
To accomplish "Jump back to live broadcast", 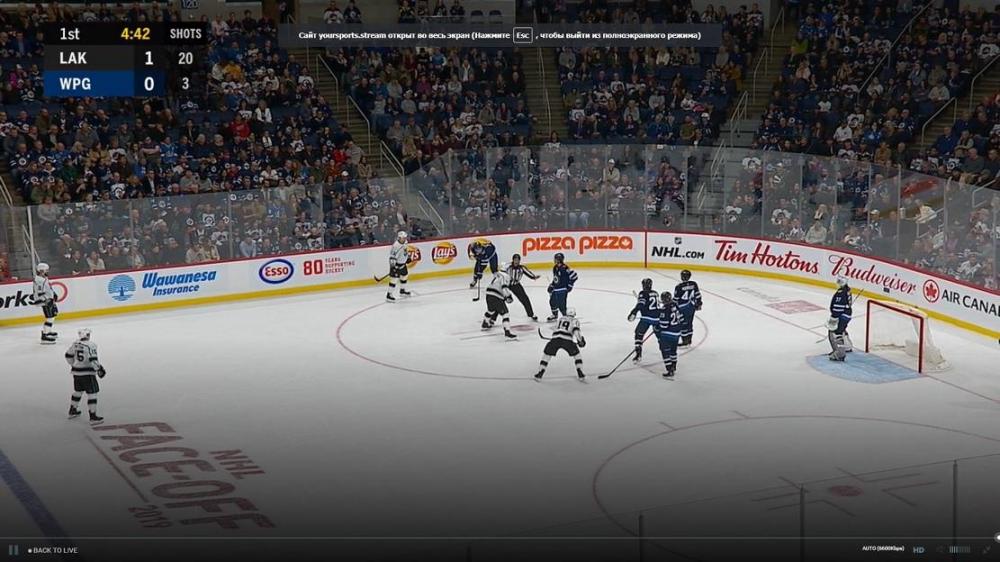I will 53,550.
